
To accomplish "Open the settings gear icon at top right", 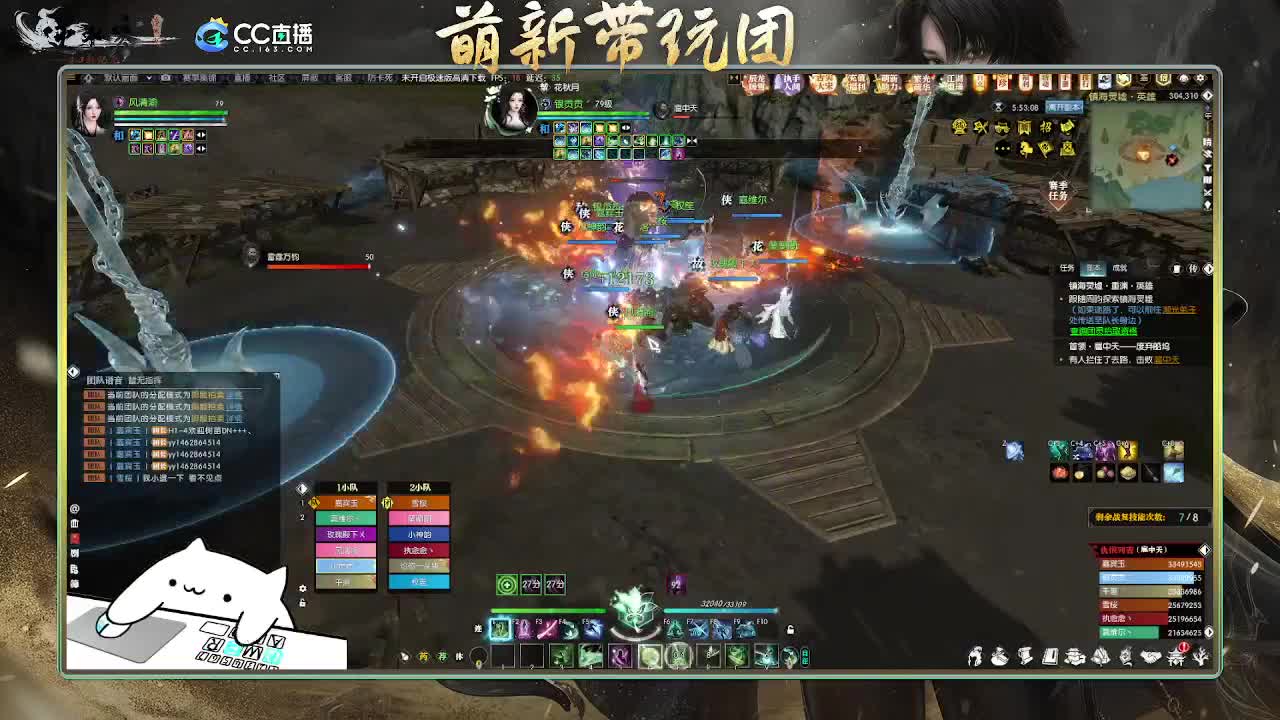I will click(x=1201, y=78).
